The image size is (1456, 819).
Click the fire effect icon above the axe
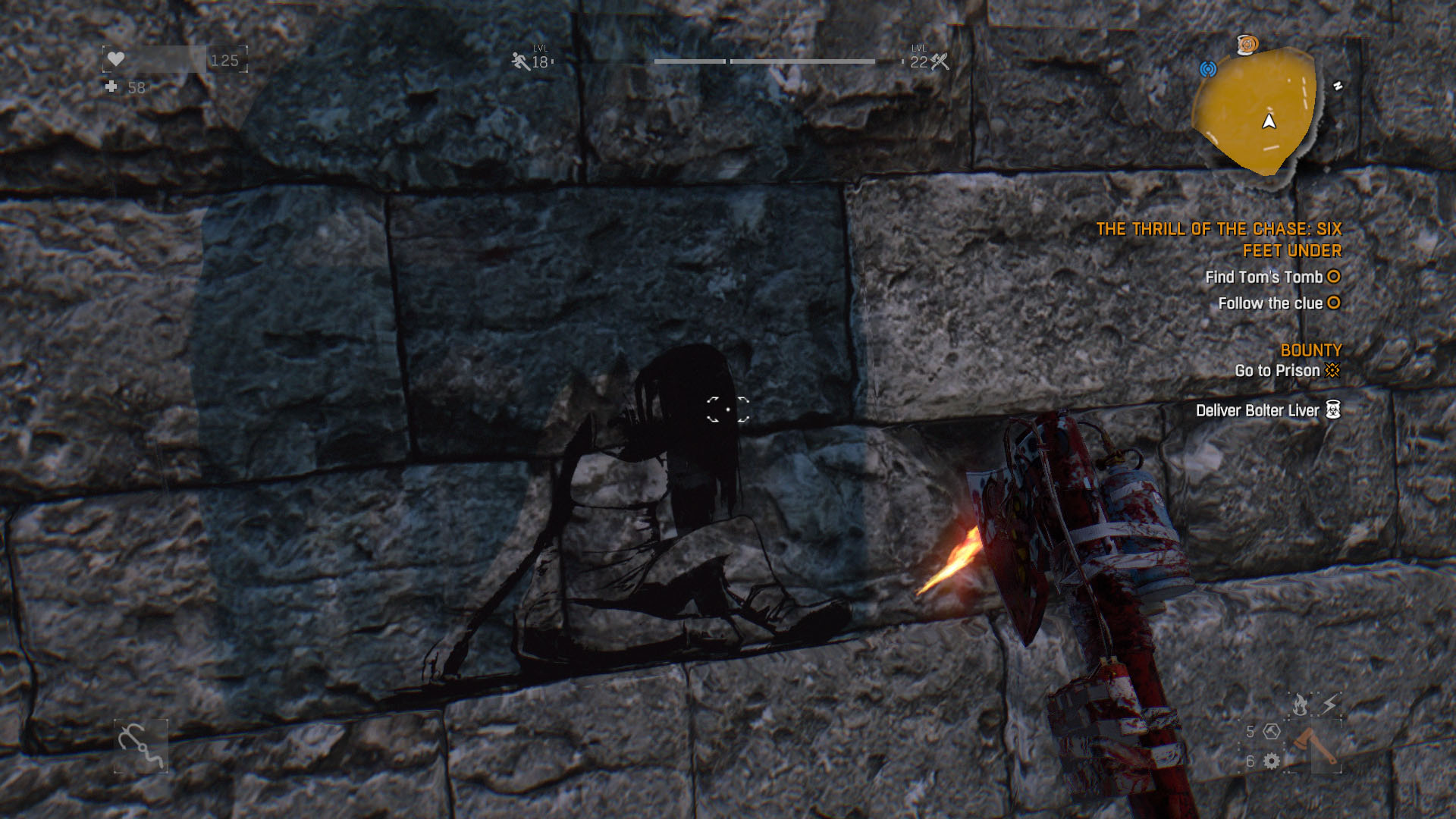(x=1300, y=705)
